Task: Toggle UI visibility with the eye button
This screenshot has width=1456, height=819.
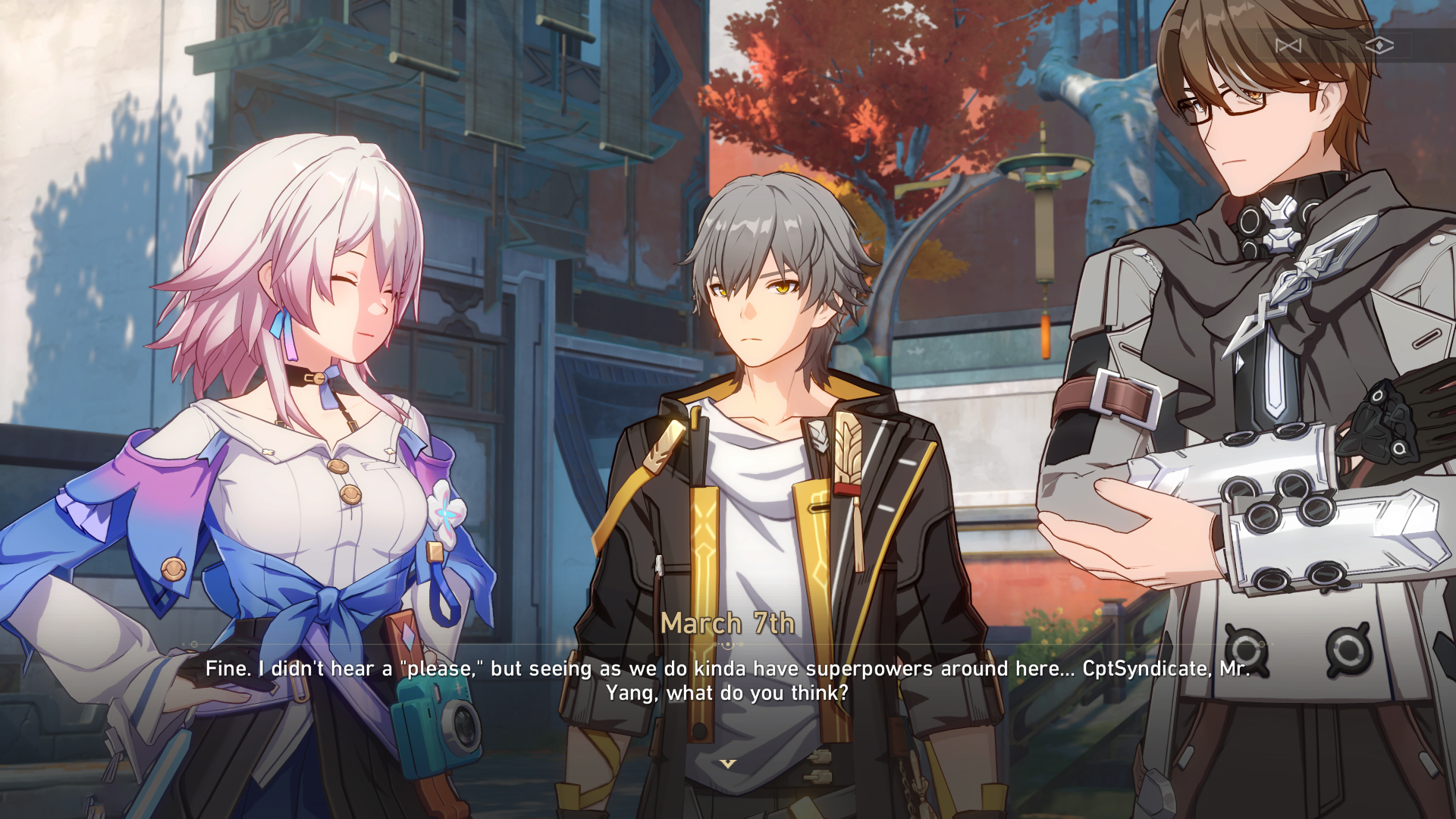Action: pyautogui.click(x=1380, y=44)
